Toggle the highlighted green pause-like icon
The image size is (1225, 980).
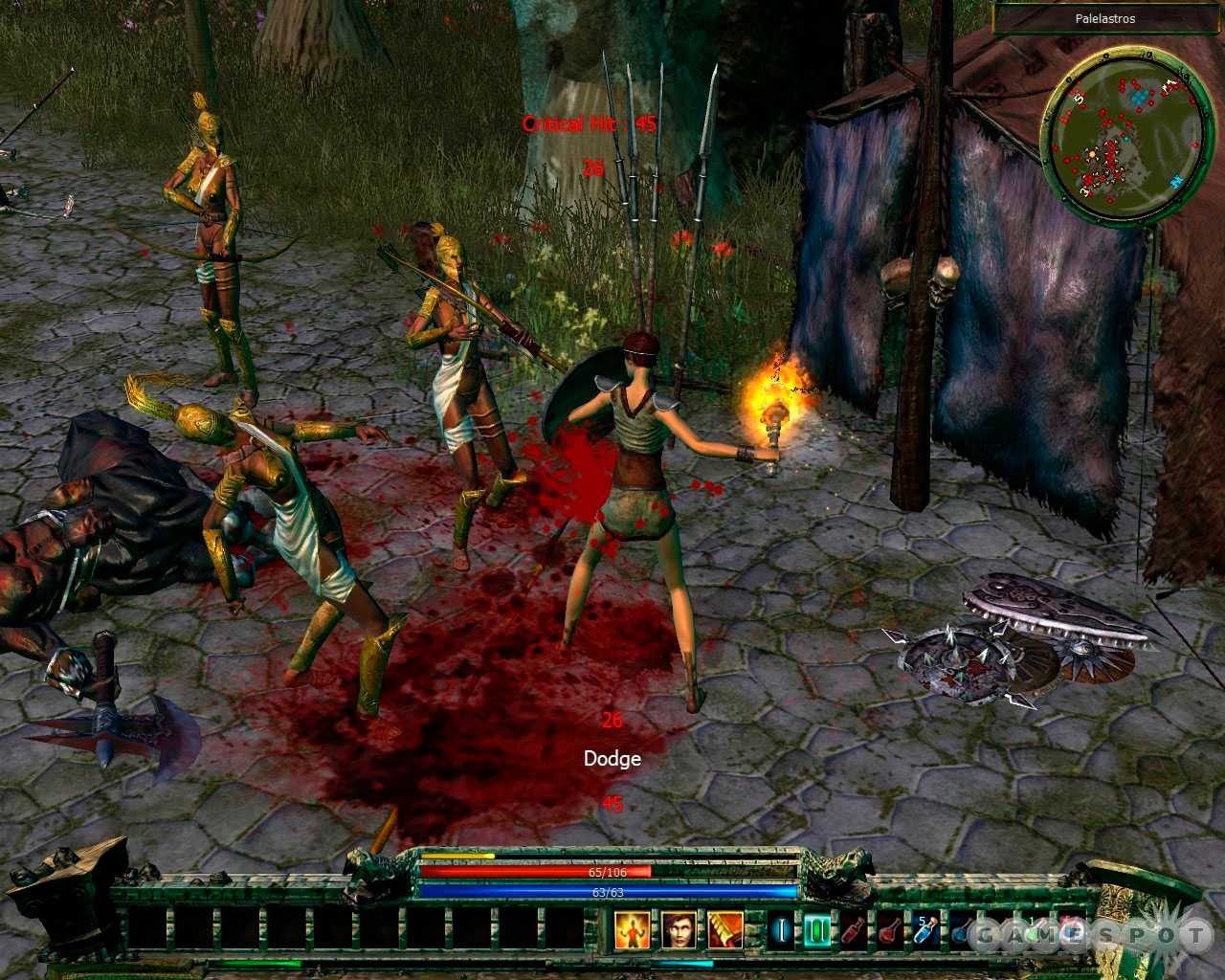[816, 930]
